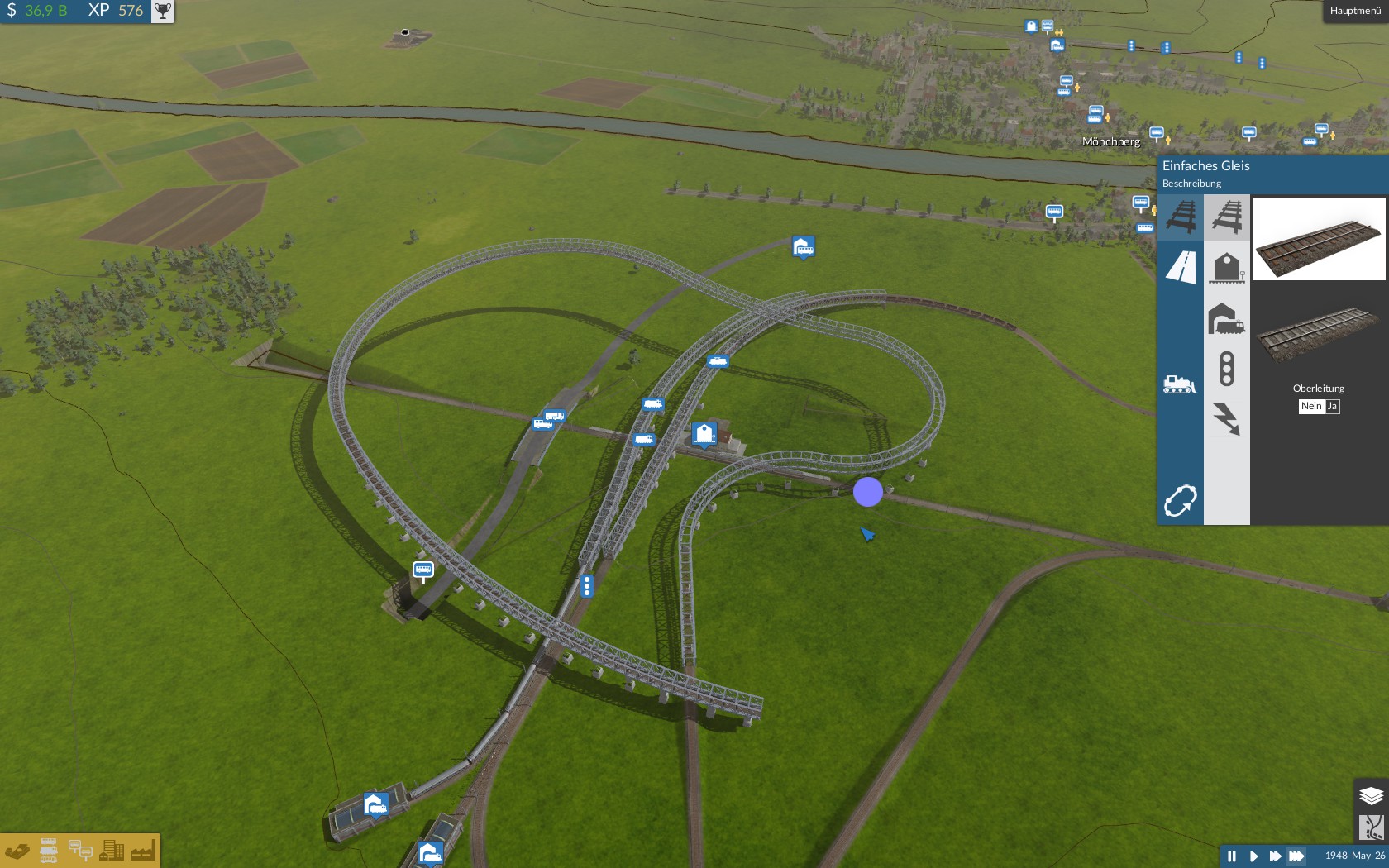
Task: Set Oberleitung to Nein
Action: [x=1311, y=406]
